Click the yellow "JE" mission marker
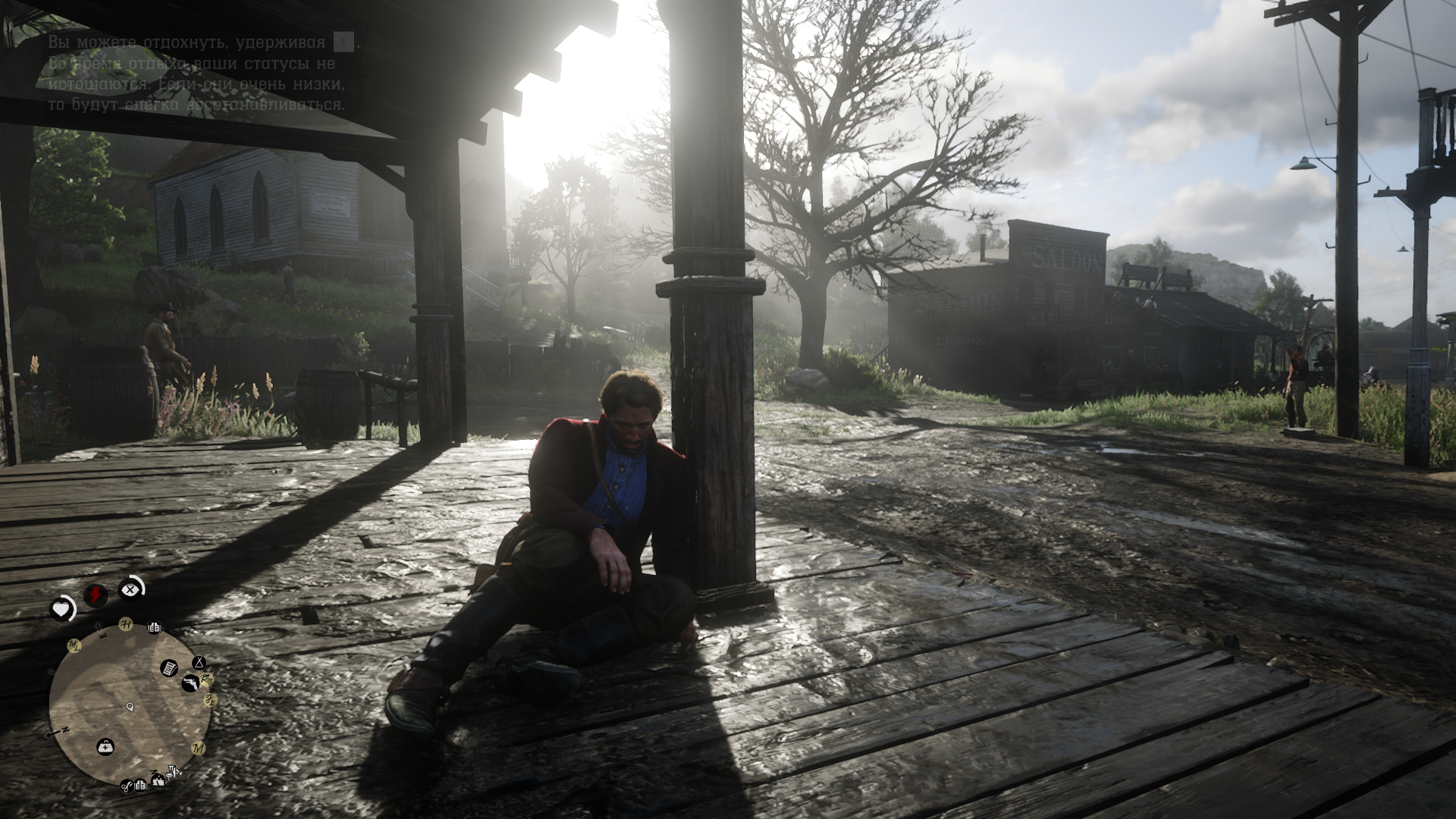Viewport: 1456px width, 819px height. (211, 700)
